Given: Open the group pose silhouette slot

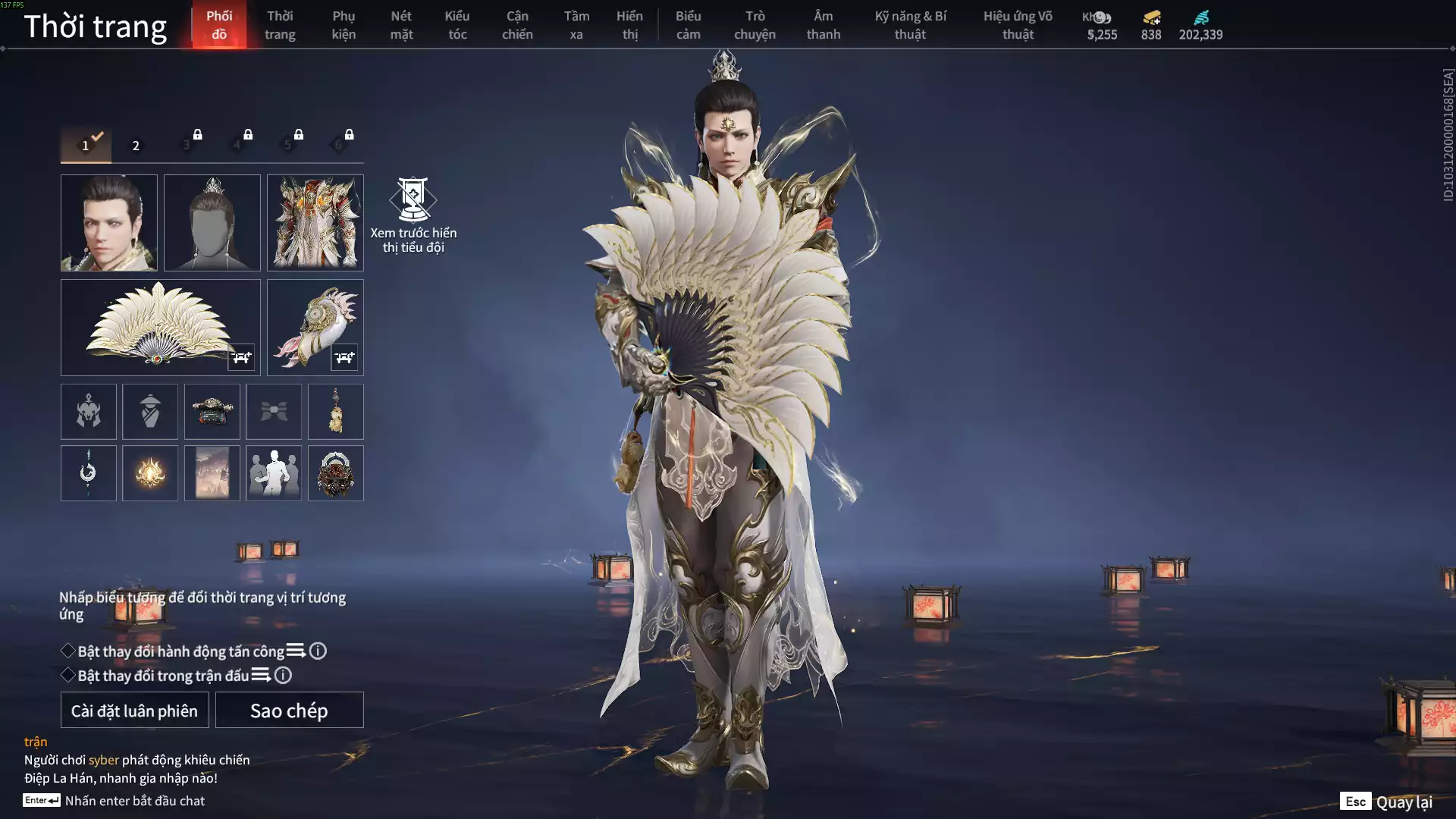Looking at the screenshot, I should tap(274, 473).
